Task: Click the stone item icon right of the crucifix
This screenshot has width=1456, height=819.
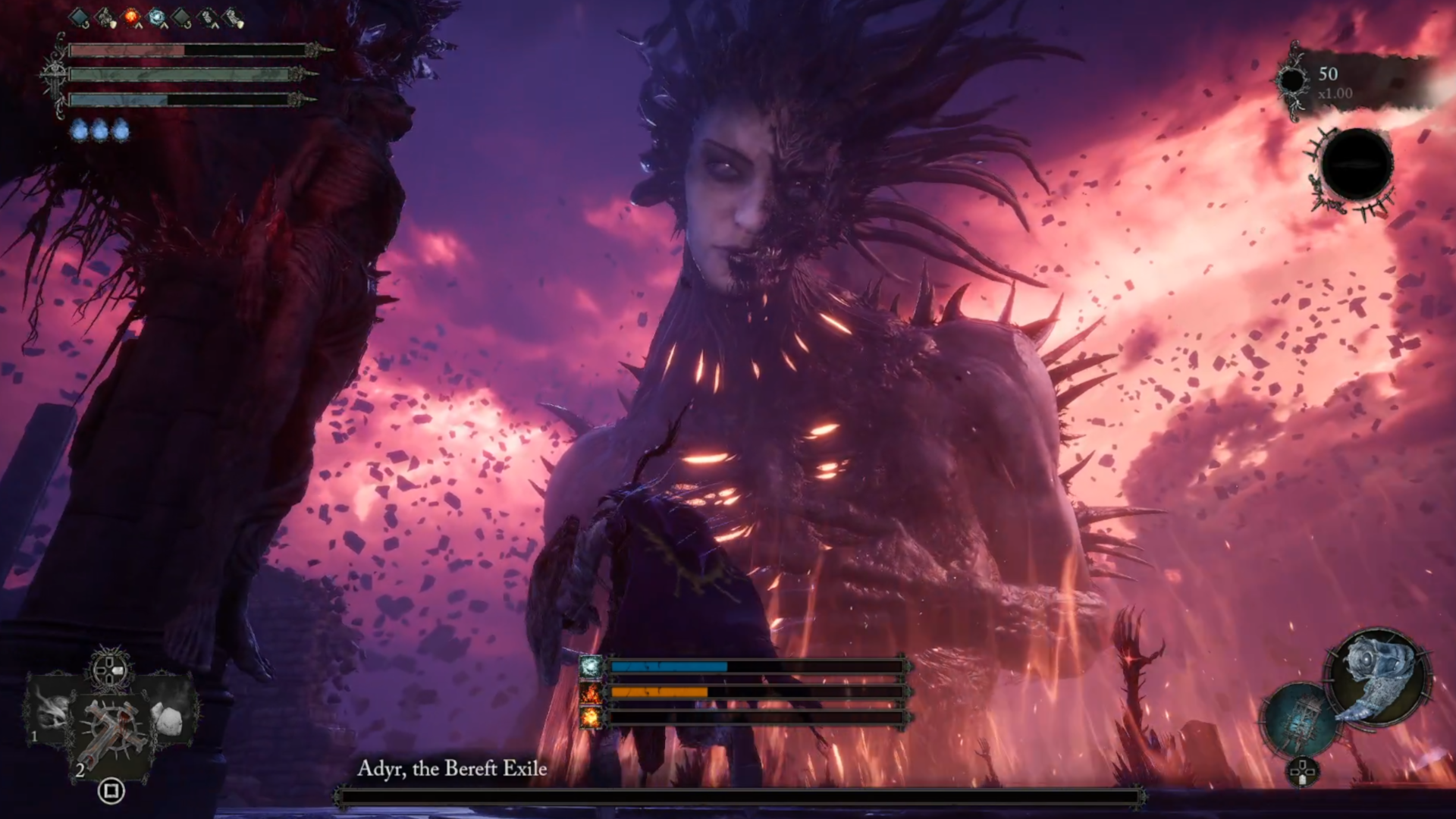Action: point(168,717)
